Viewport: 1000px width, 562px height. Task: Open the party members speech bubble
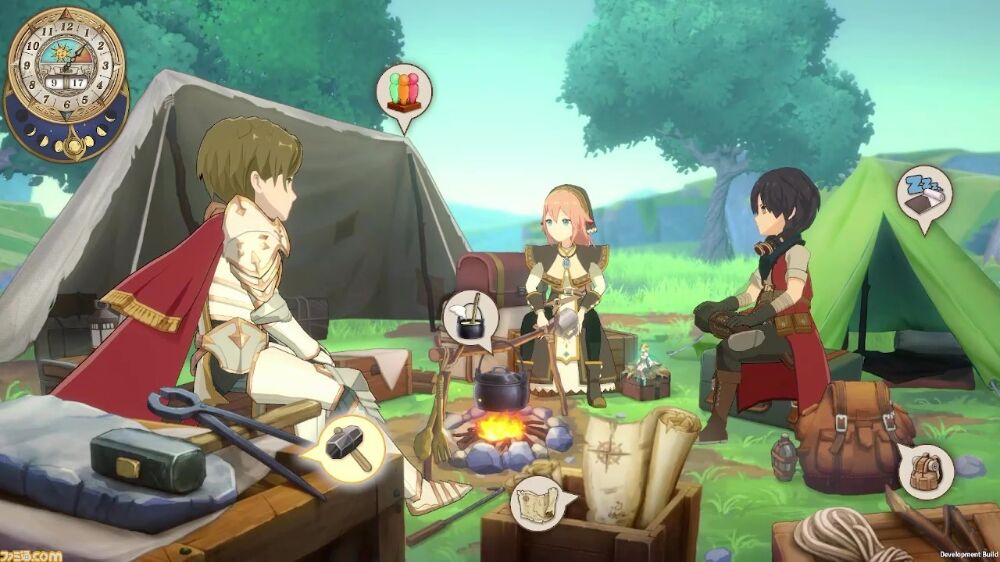point(404,93)
